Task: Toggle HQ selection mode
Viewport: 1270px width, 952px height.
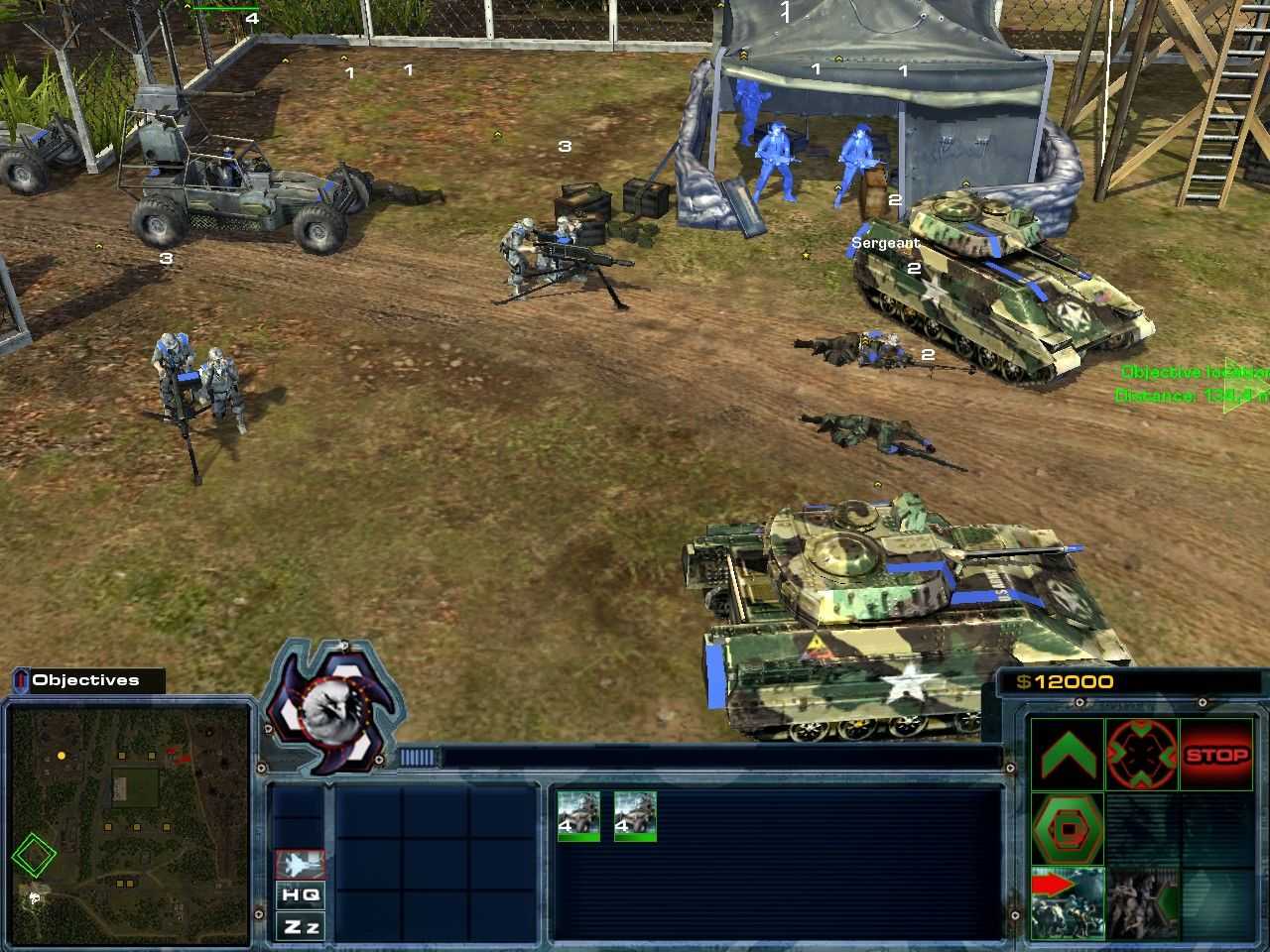Action: point(302,895)
